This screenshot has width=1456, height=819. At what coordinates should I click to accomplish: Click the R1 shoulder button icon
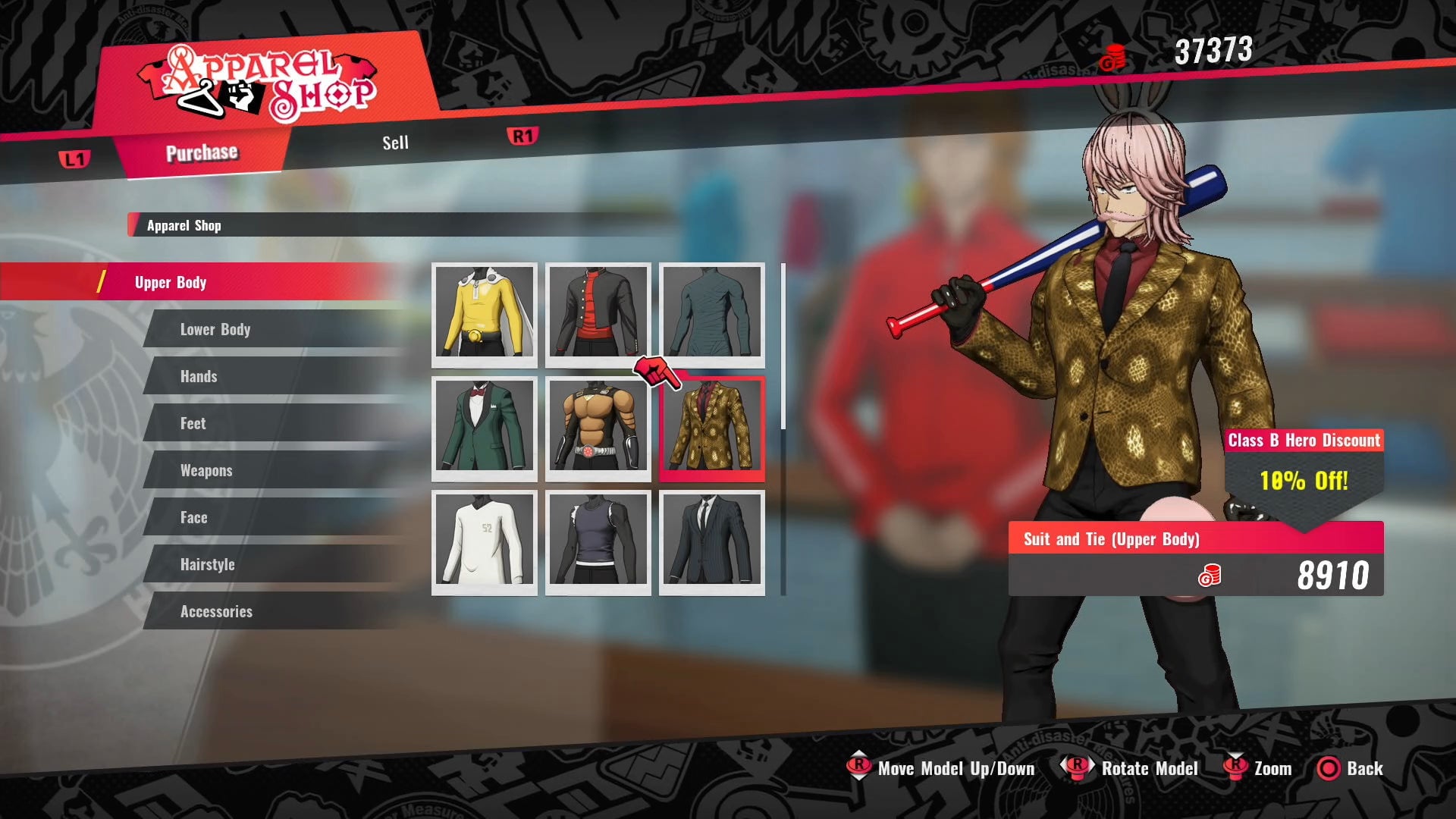pos(521,136)
